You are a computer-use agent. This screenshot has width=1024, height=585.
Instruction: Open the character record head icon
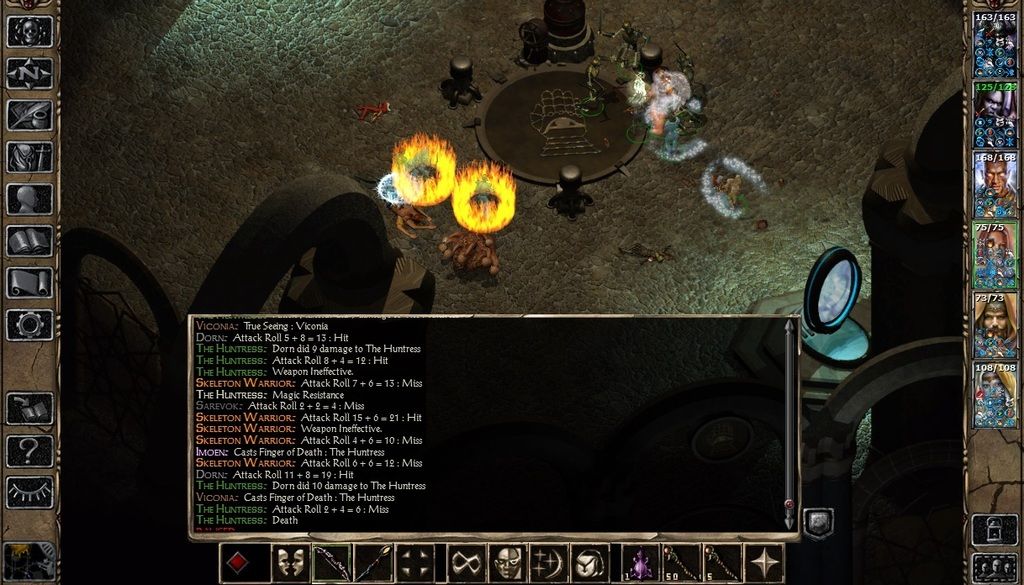tap(30, 199)
